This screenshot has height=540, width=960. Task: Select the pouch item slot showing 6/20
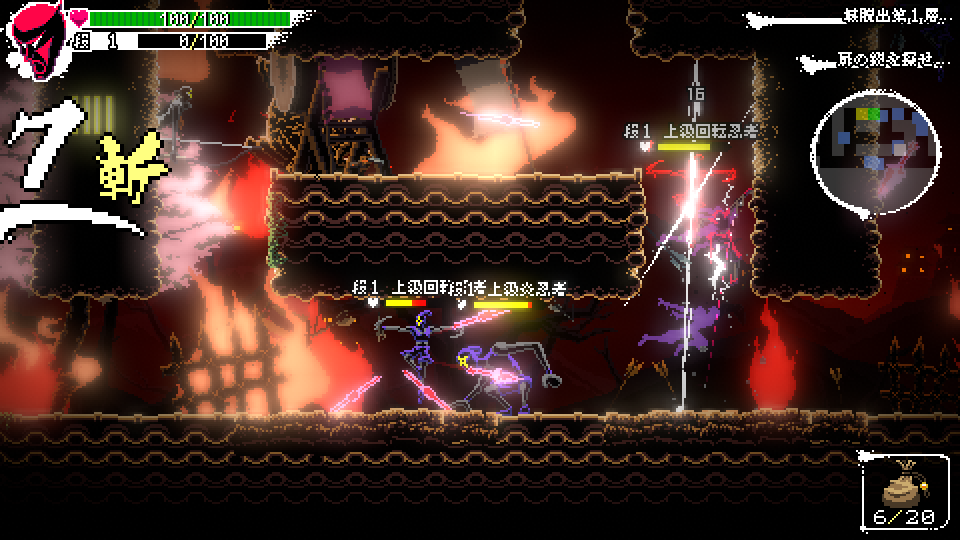pyautogui.click(x=903, y=492)
